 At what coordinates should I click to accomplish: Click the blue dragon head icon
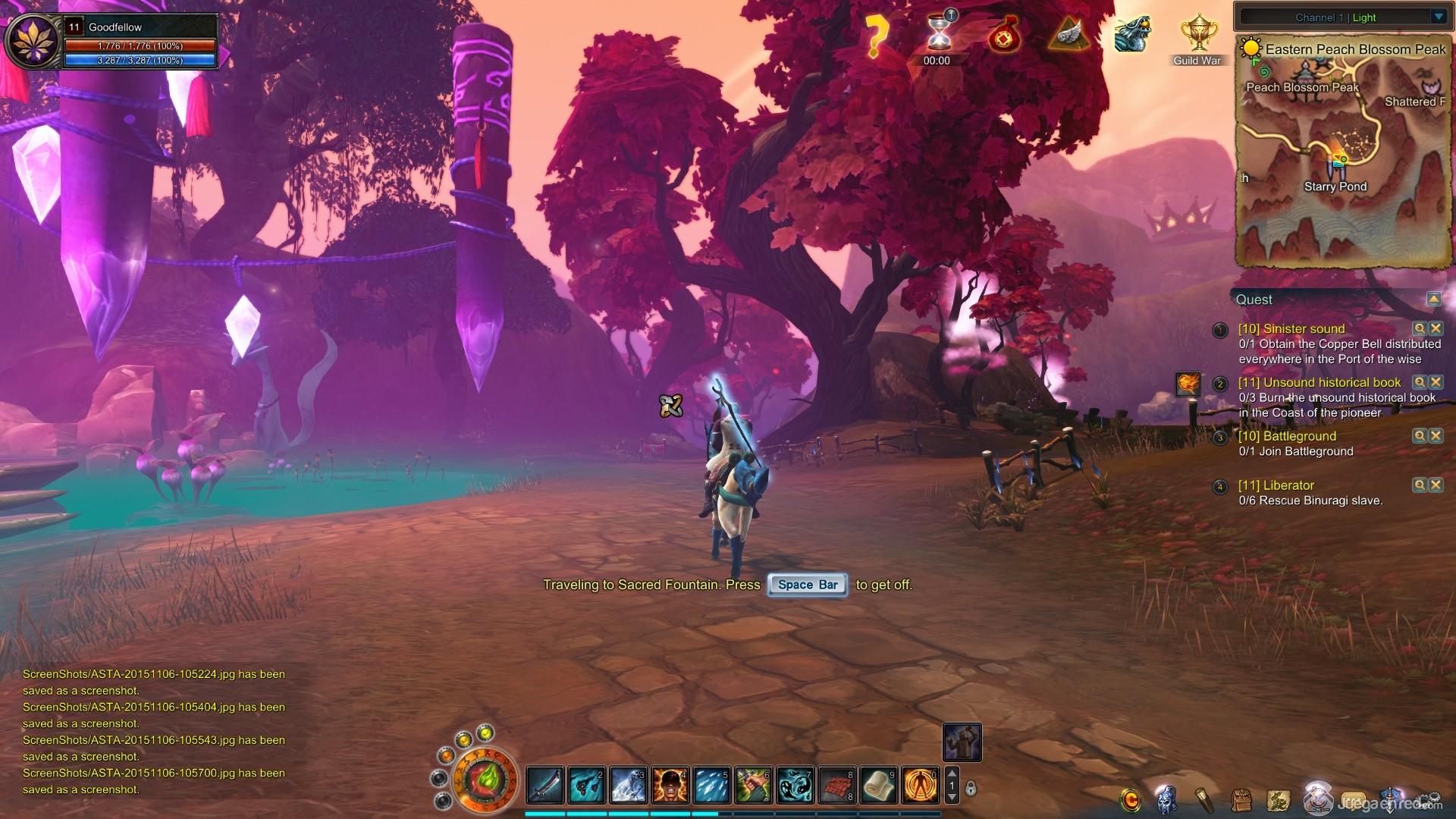[1132, 35]
